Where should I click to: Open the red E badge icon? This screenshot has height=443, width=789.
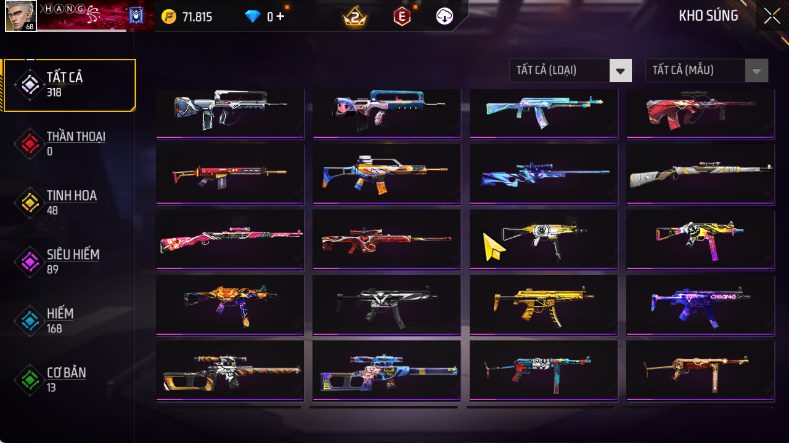pyautogui.click(x=400, y=17)
